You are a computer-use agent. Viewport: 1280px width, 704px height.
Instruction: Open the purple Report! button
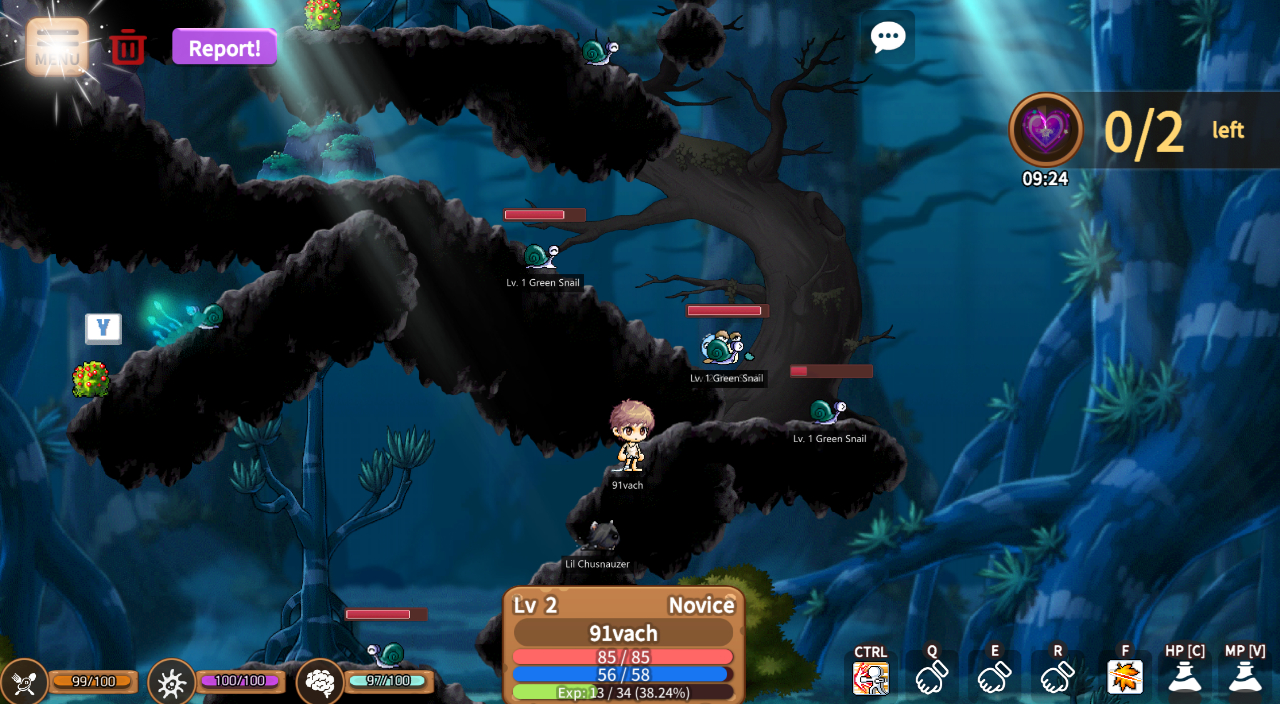pos(224,47)
